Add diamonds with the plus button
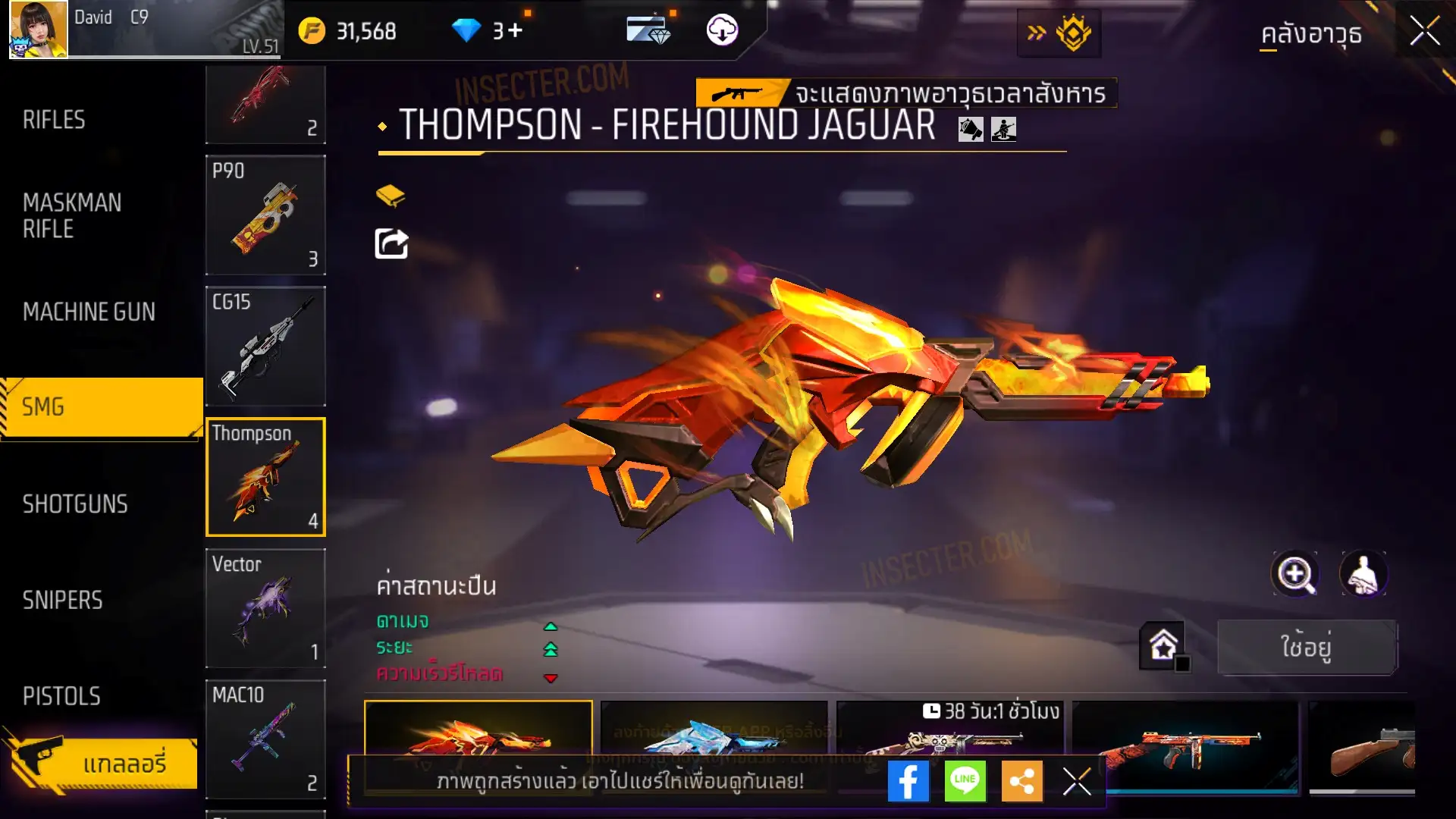Screen dimensions: 1456x819 (x=516, y=31)
